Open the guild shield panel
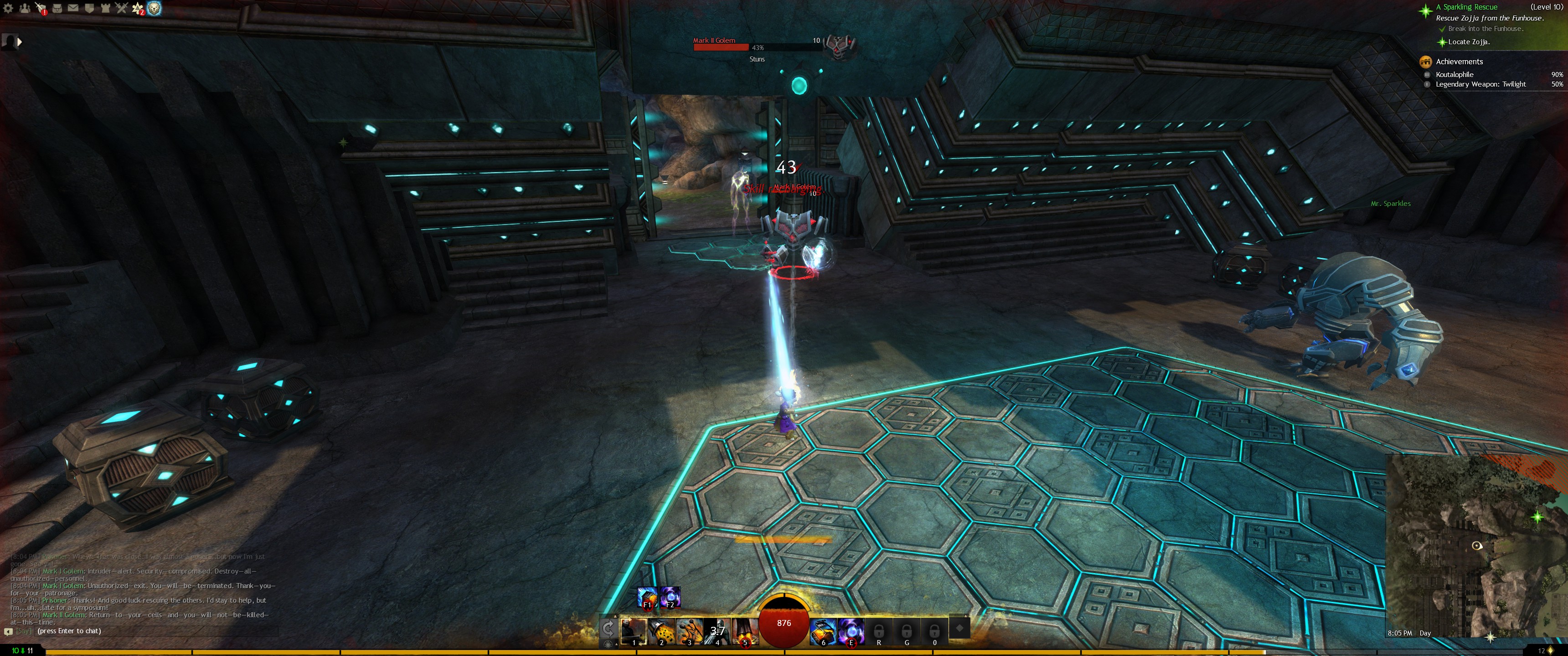The height and width of the screenshot is (656, 1568). 89,9
